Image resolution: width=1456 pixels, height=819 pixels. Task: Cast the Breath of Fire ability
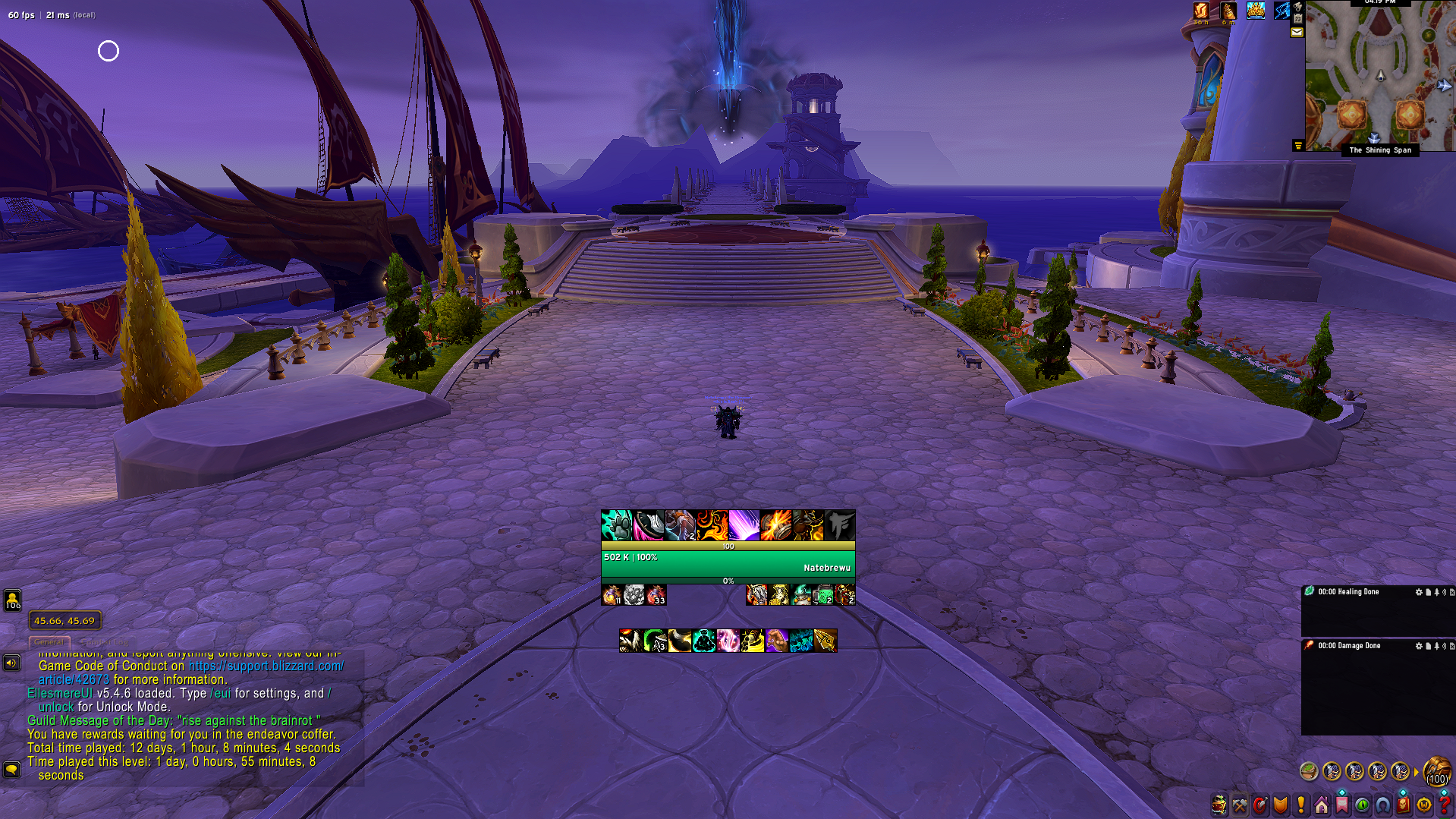tap(712, 525)
